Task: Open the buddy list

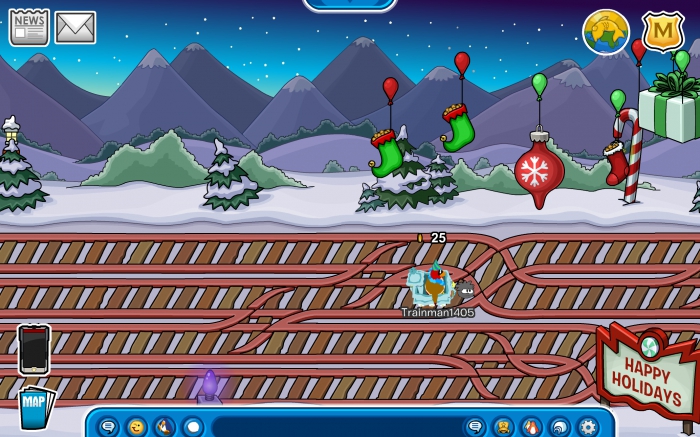Action: (503, 427)
